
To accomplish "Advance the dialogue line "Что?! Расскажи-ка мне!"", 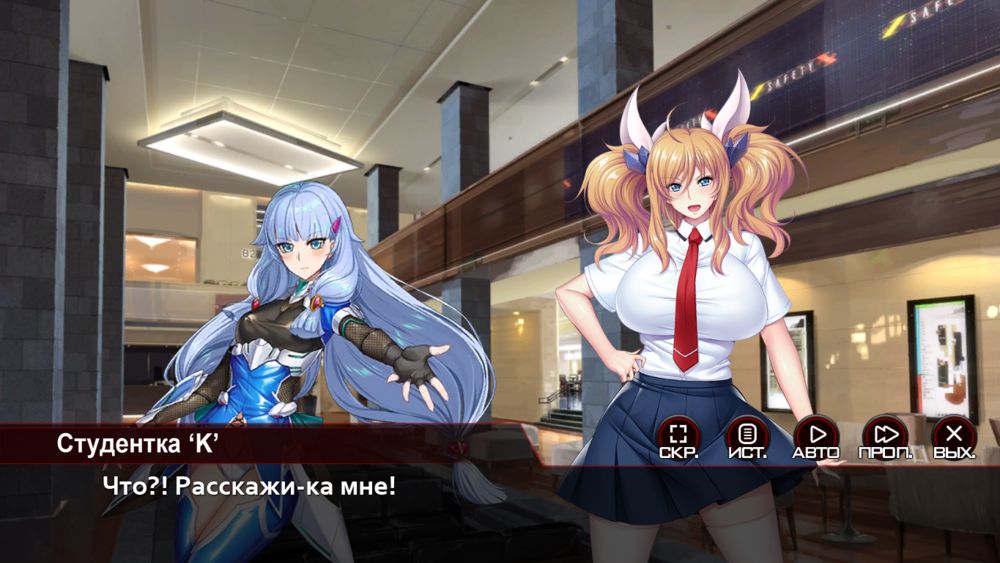I will click(x=250, y=487).
